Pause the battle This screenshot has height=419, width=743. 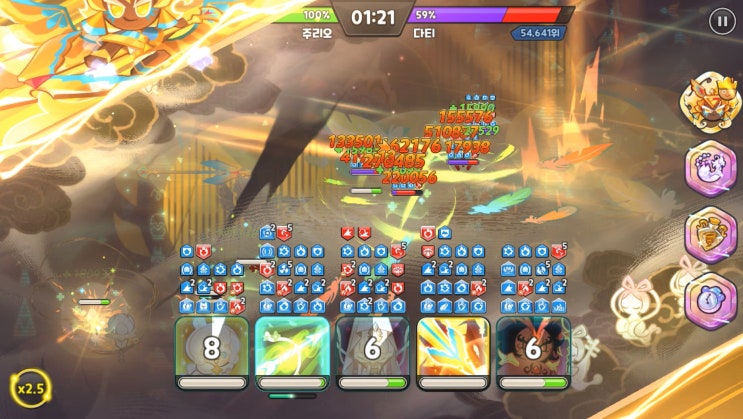click(x=721, y=21)
